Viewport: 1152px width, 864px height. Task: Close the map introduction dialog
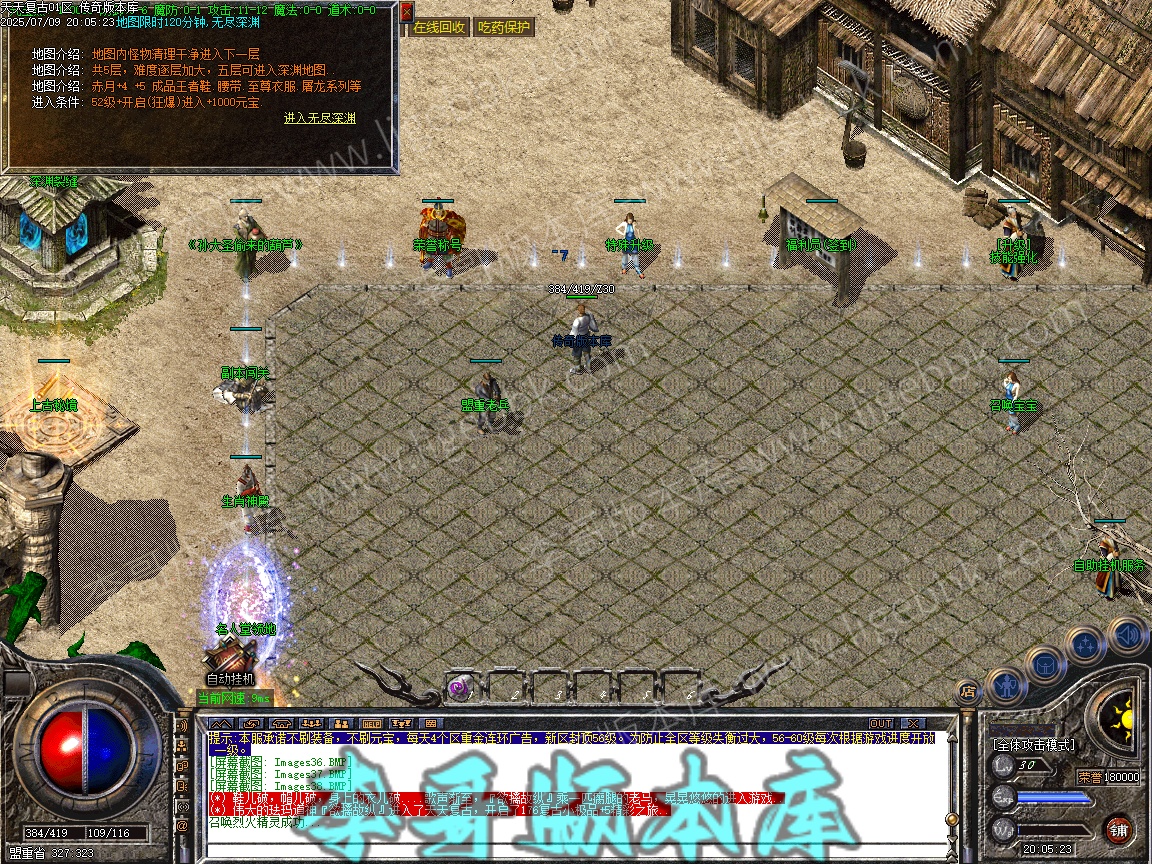pyautogui.click(x=406, y=12)
